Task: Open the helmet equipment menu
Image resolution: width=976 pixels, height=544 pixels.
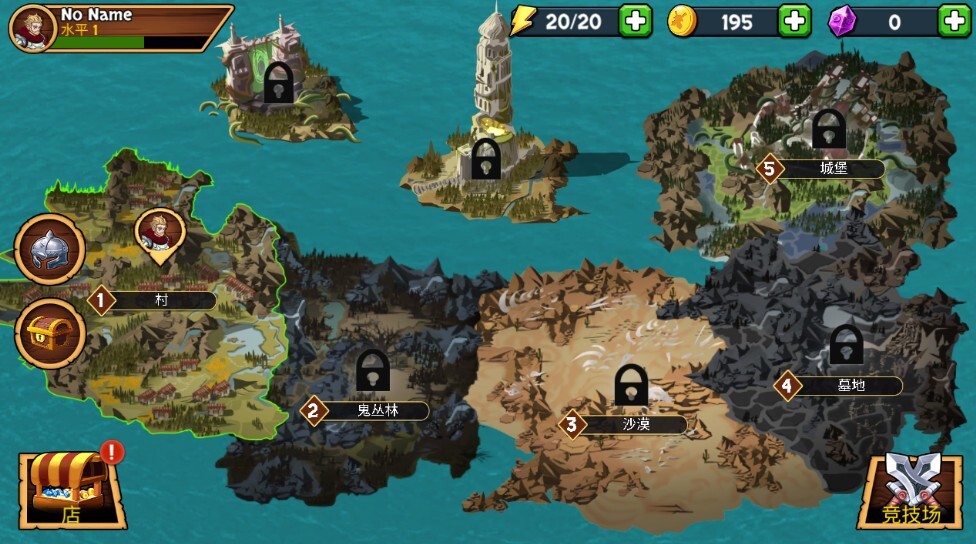Action: coord(49,250)
